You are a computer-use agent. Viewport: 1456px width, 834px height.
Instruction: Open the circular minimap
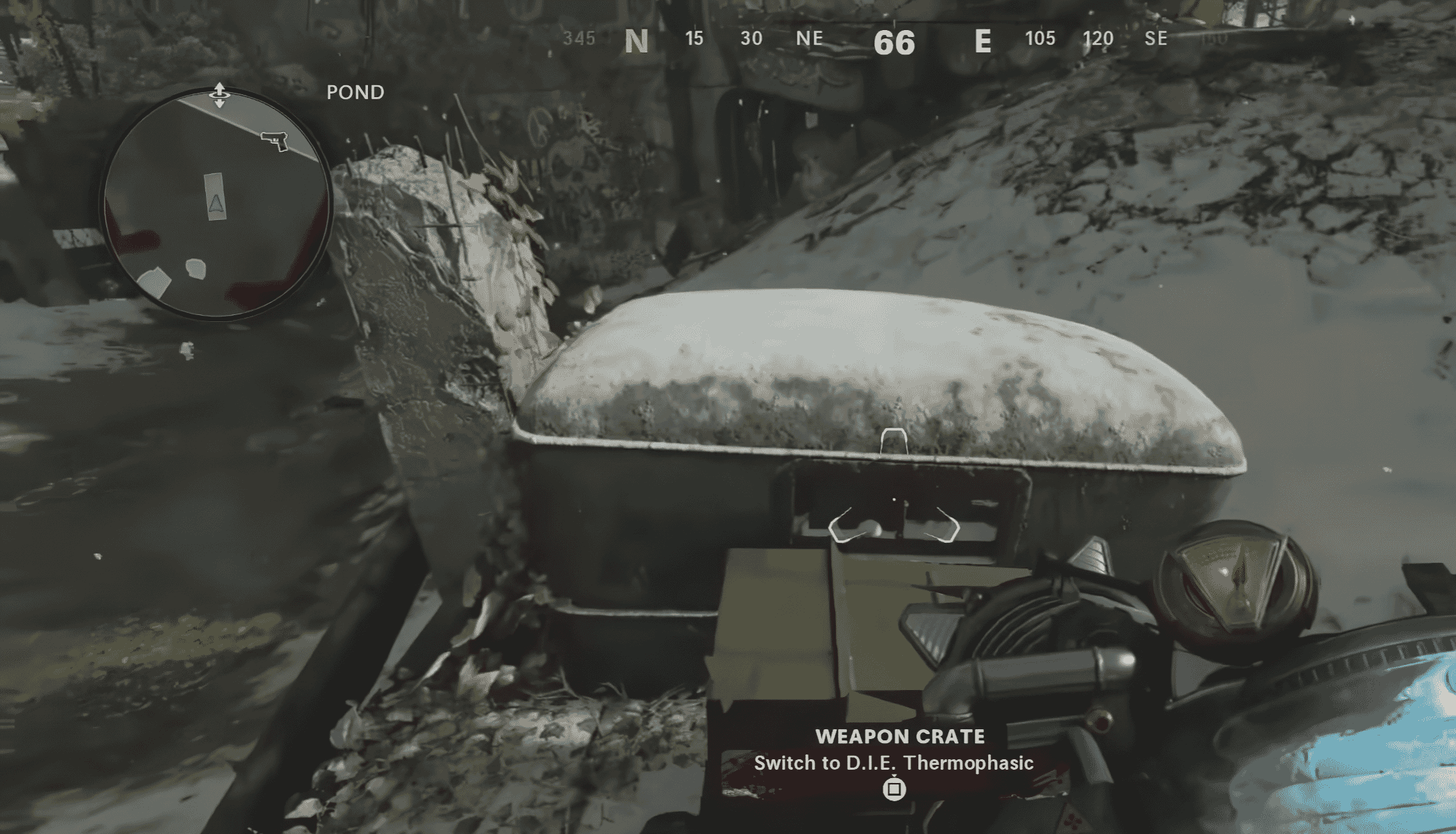coord(216,204)
